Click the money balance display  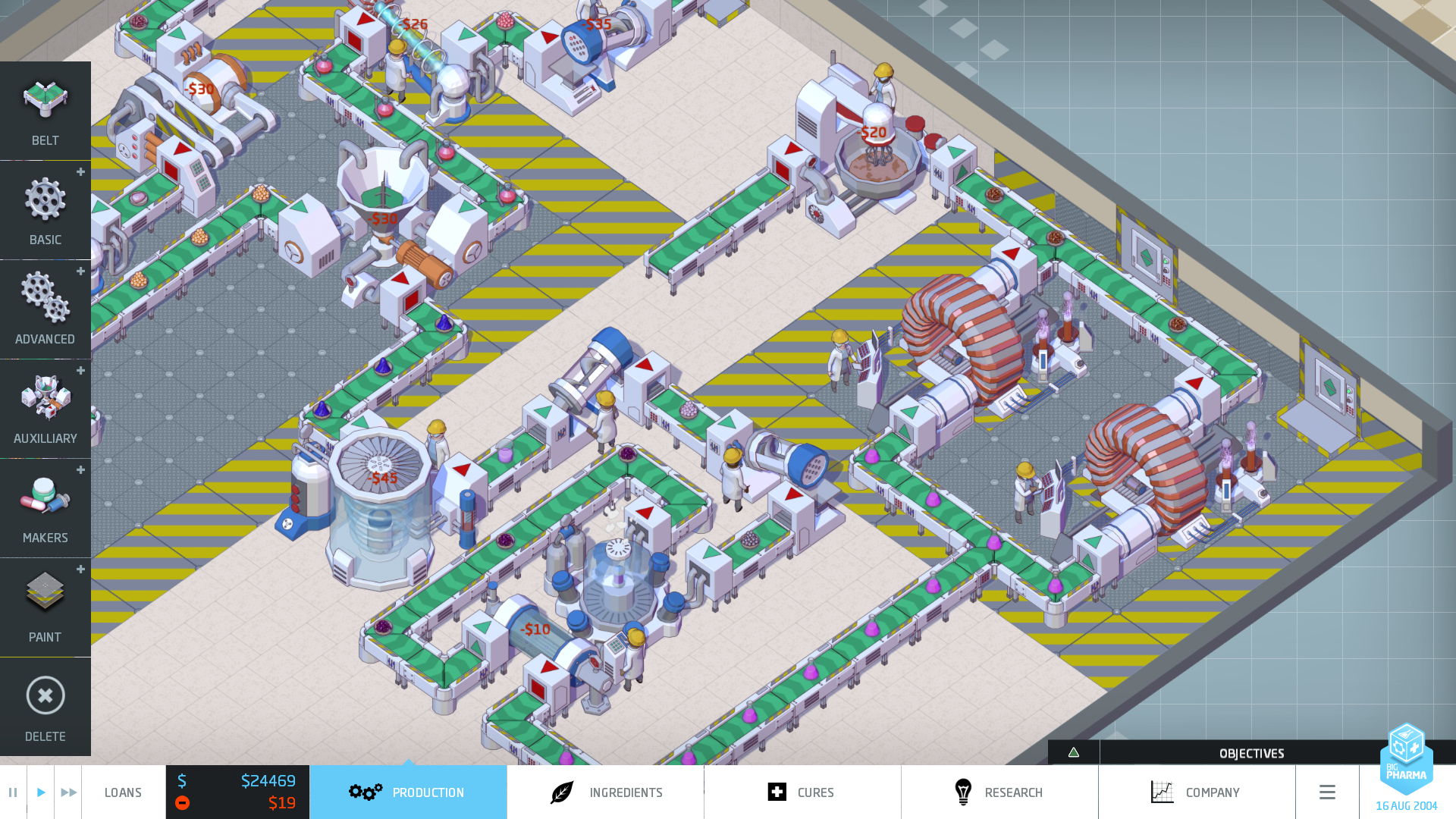click(x=237, y=782)
